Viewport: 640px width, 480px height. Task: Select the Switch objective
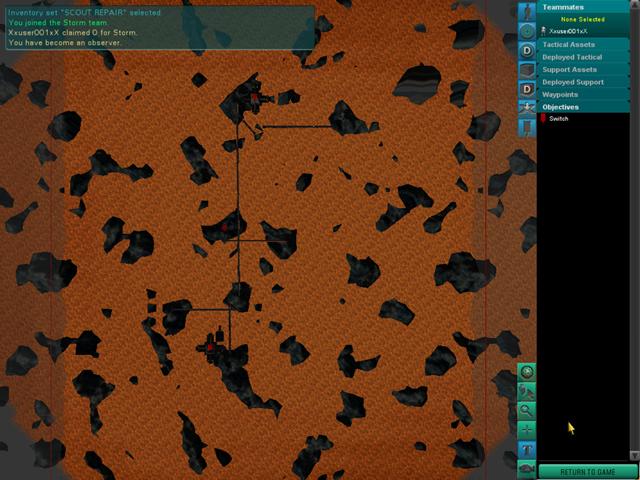558,119
